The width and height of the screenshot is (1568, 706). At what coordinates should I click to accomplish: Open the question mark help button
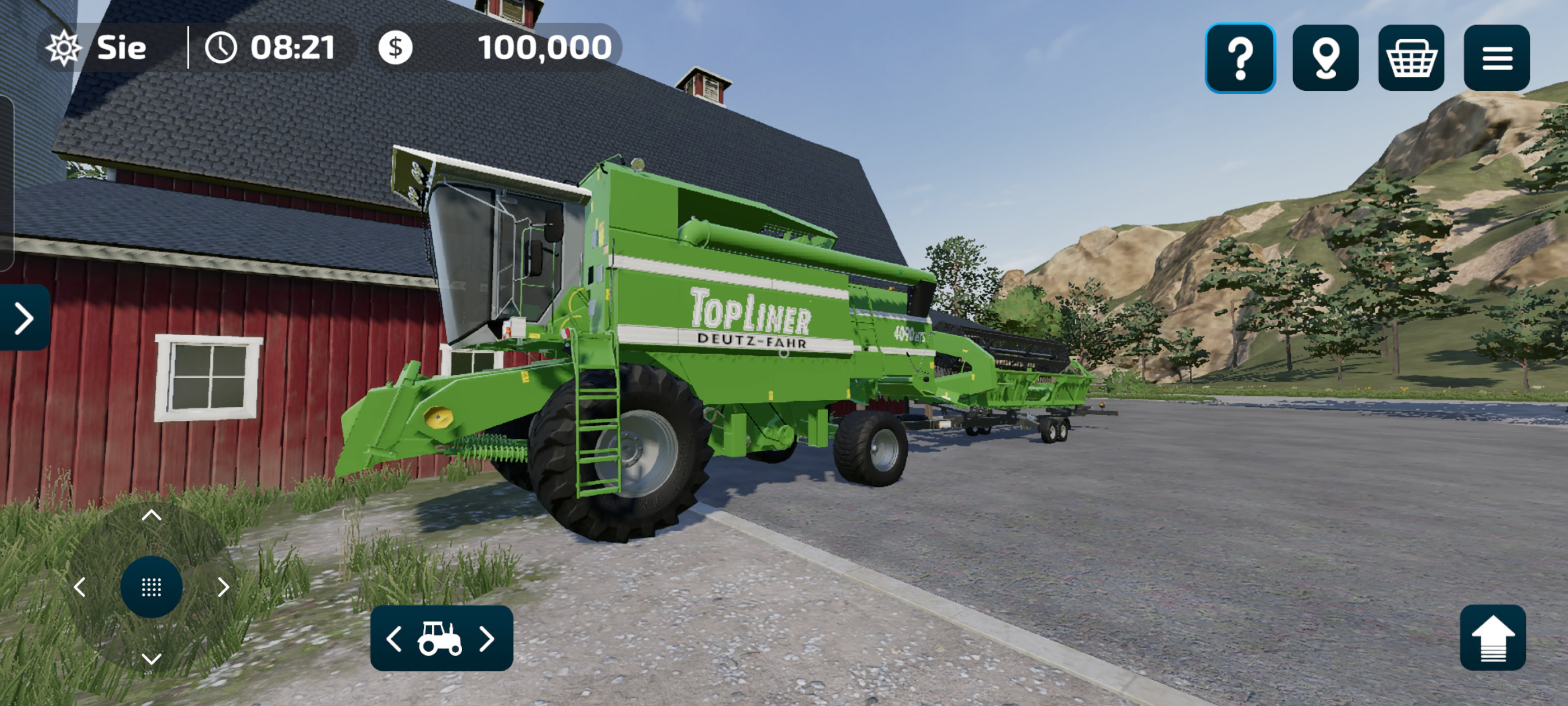tap(1240, 58)
